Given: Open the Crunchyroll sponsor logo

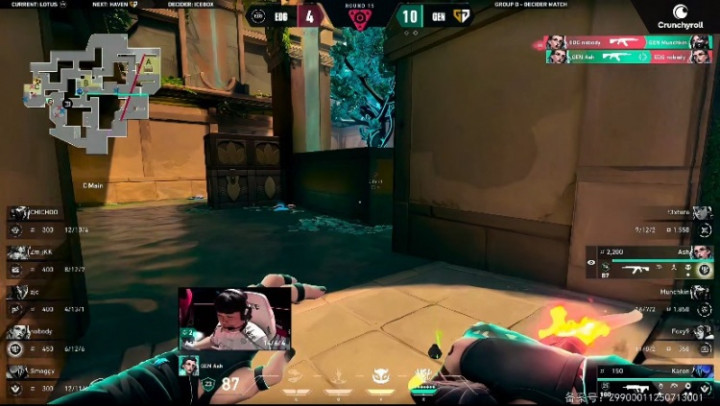Looking at the screenshot, I should click(680, 17).
